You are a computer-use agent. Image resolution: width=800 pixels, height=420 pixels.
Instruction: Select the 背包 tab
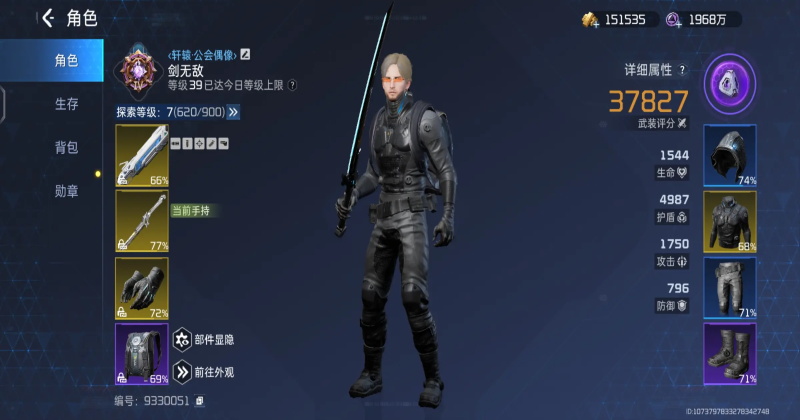tap(66, 148)
